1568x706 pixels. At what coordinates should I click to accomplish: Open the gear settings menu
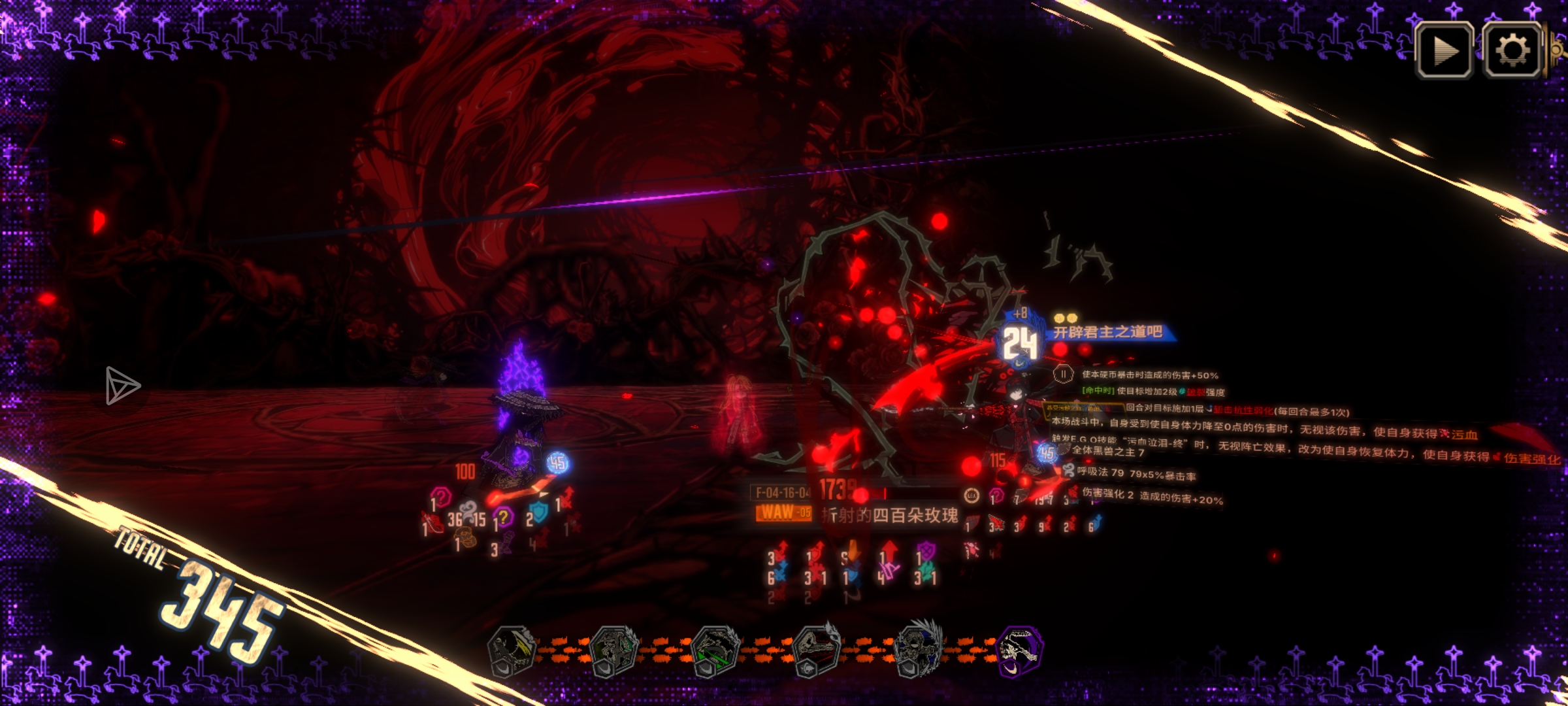pos(1512,51)
